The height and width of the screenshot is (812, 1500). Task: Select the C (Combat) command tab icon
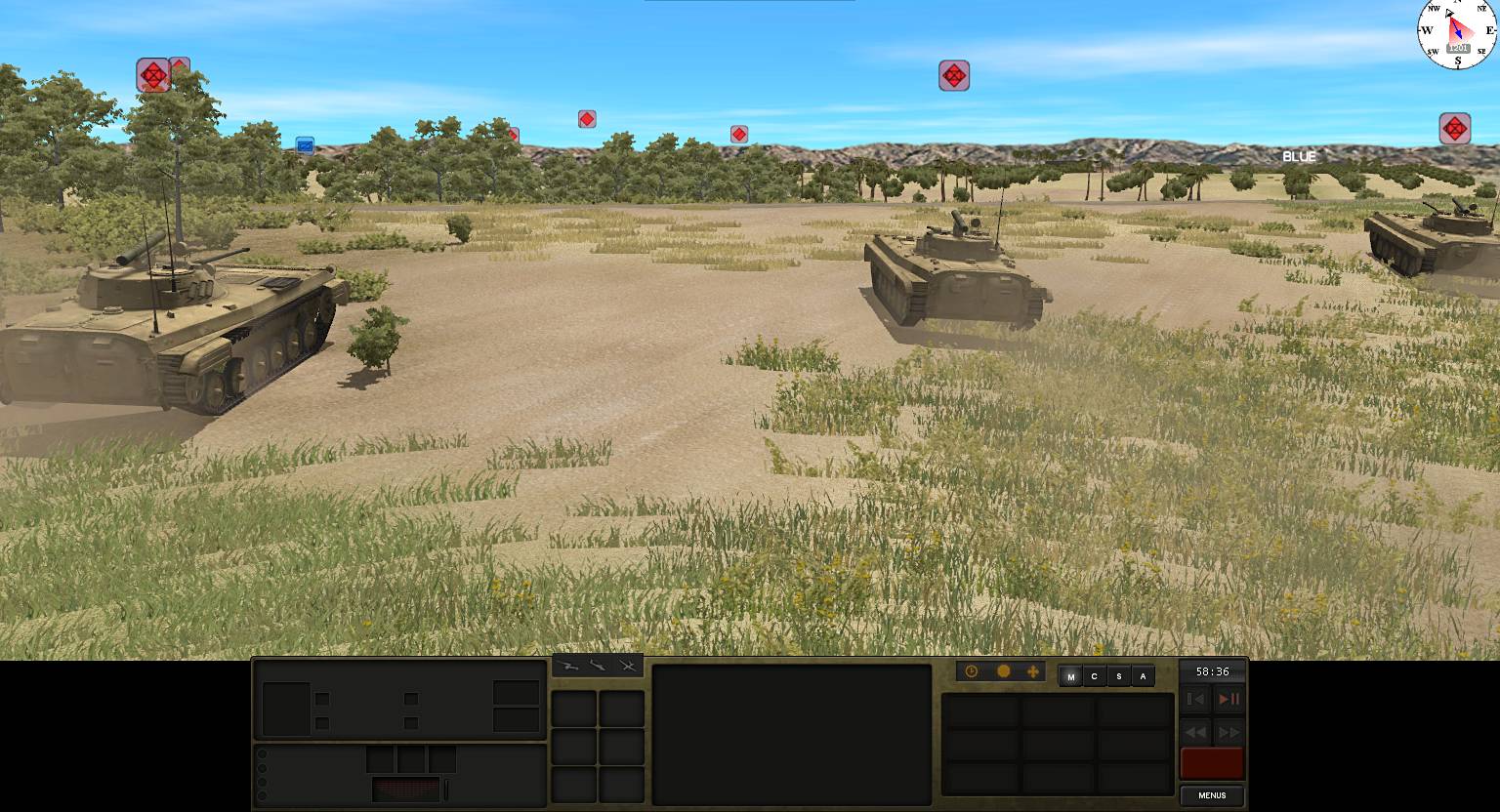(1095, 676)
